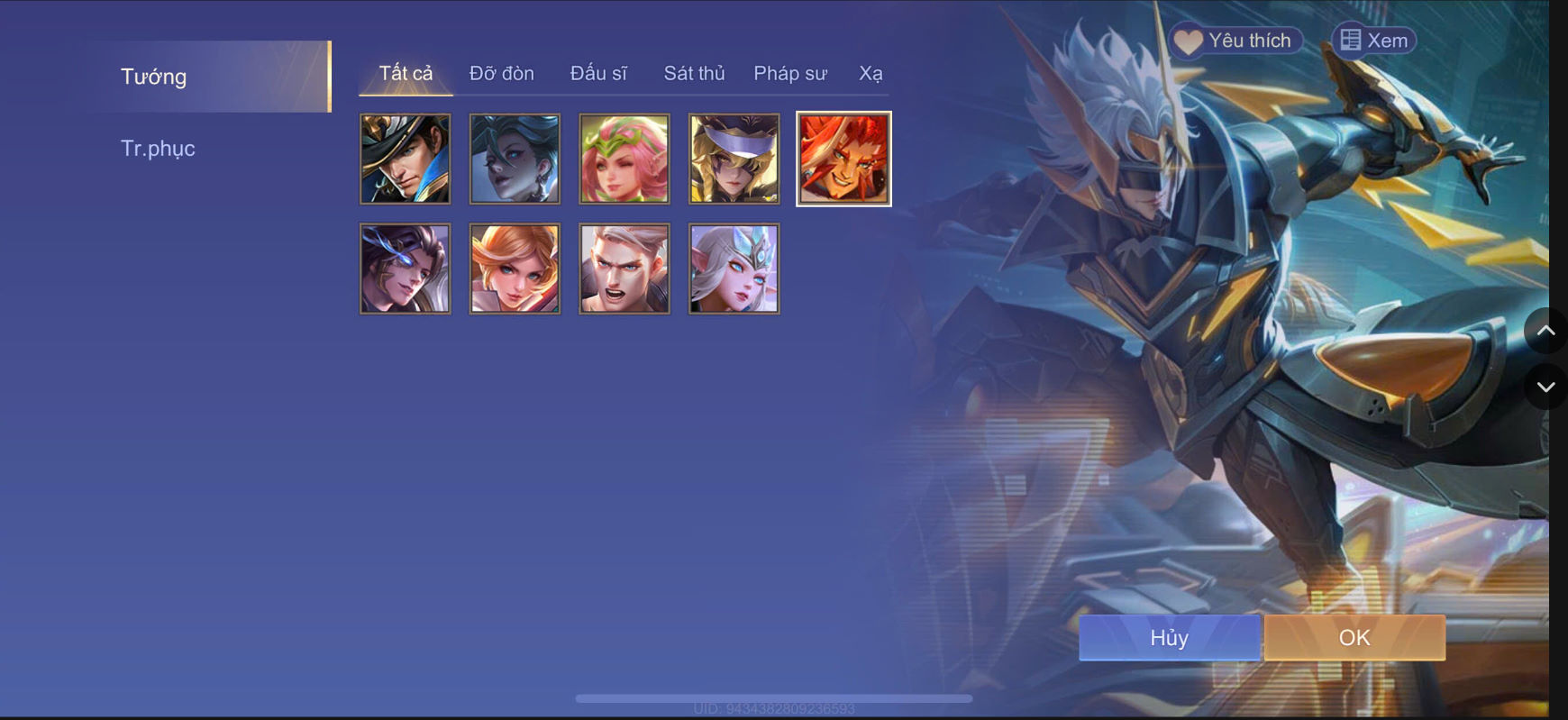Switch to the Tất cả tab
This screenshot has height=720, width=1568.
pos(407,73)
